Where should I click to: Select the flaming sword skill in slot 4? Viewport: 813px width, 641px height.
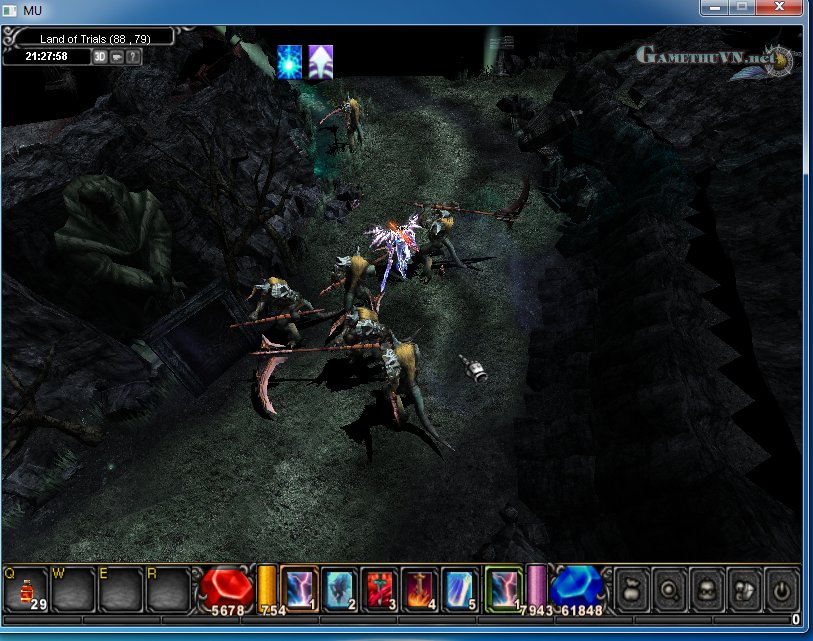[420, 588]
